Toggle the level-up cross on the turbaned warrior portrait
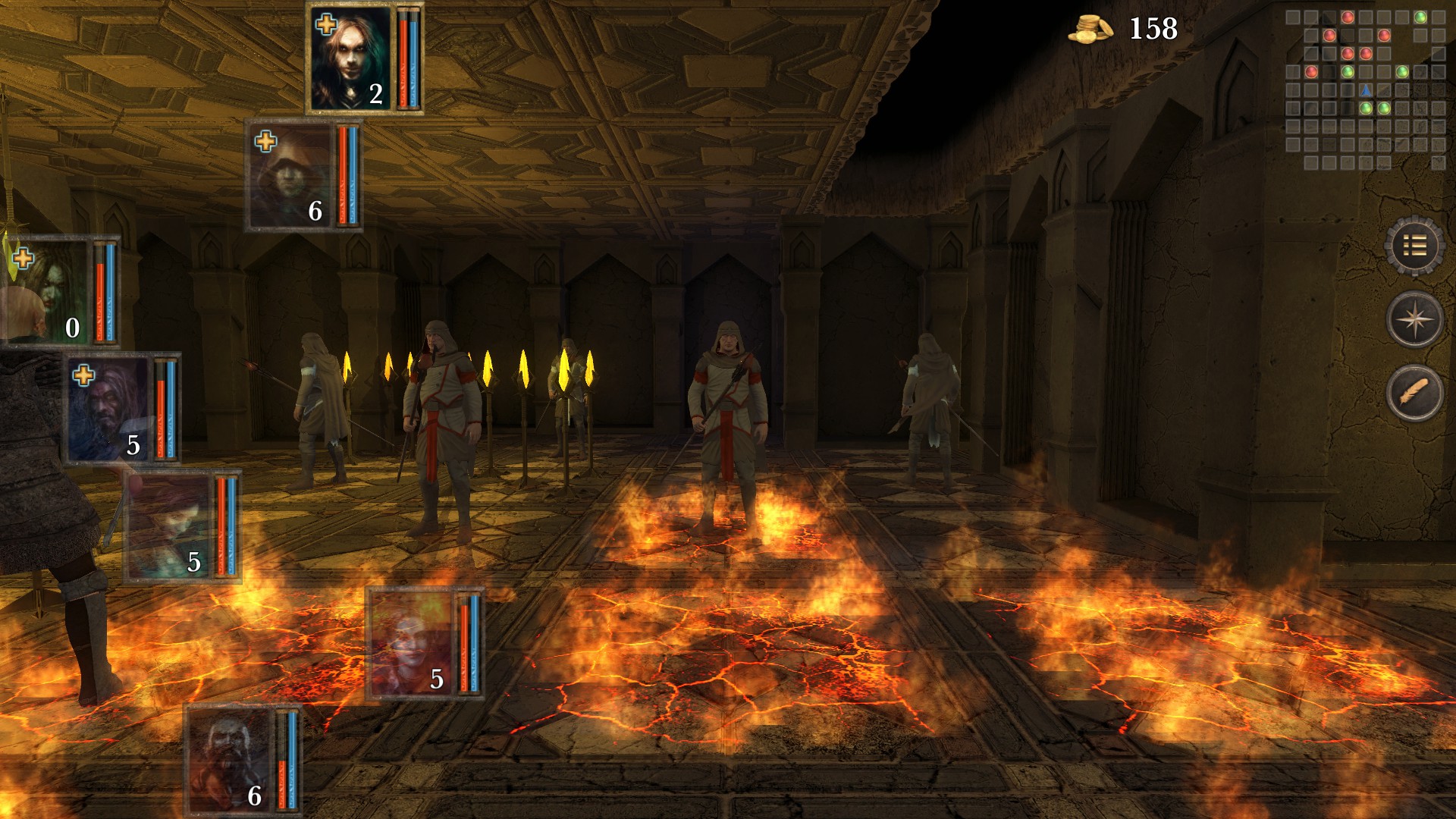This screenshot has width=1456, height=819. pos(84,374)
